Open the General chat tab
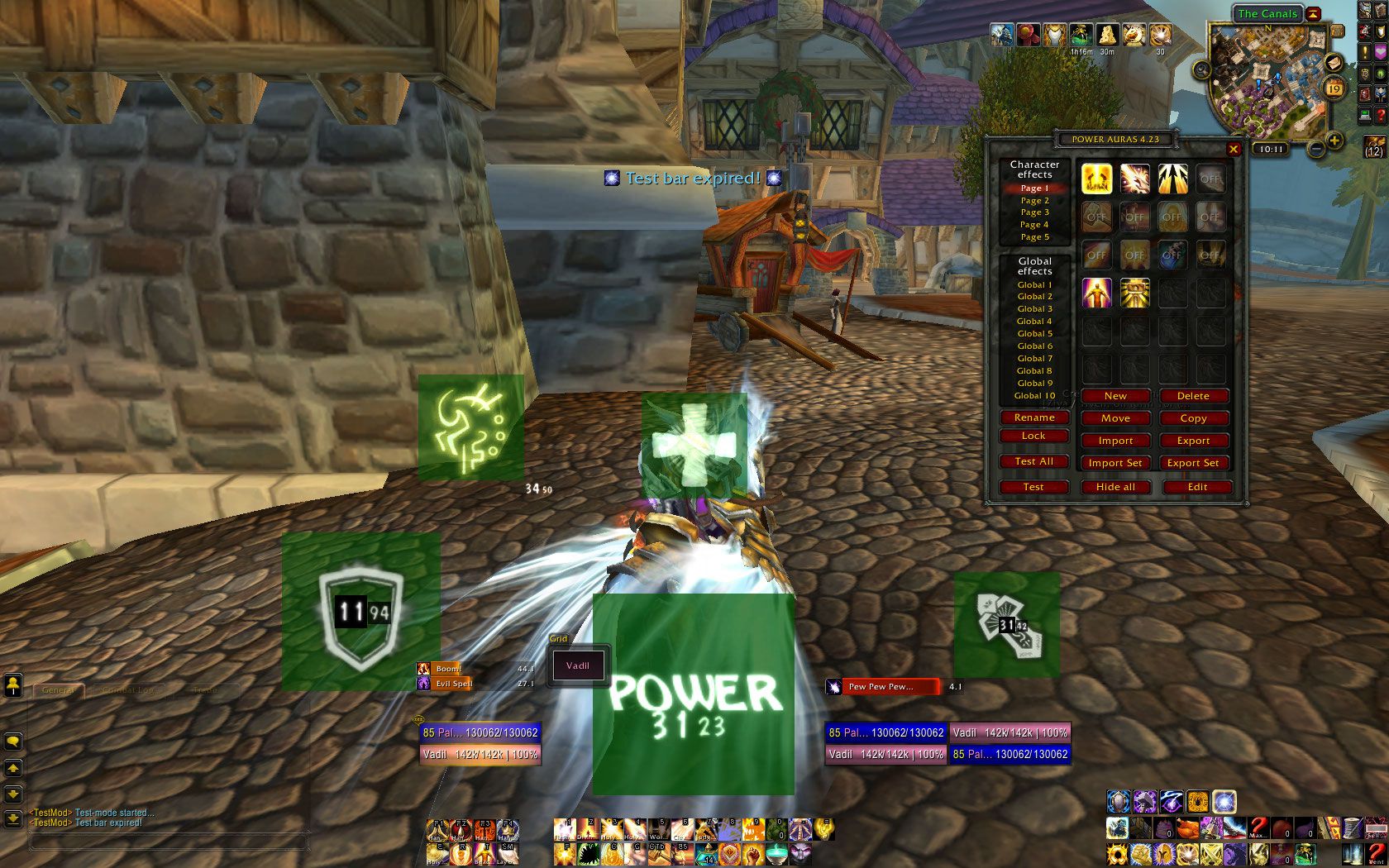Screen dimensions: 1389x868 click(x=58, y=689)
